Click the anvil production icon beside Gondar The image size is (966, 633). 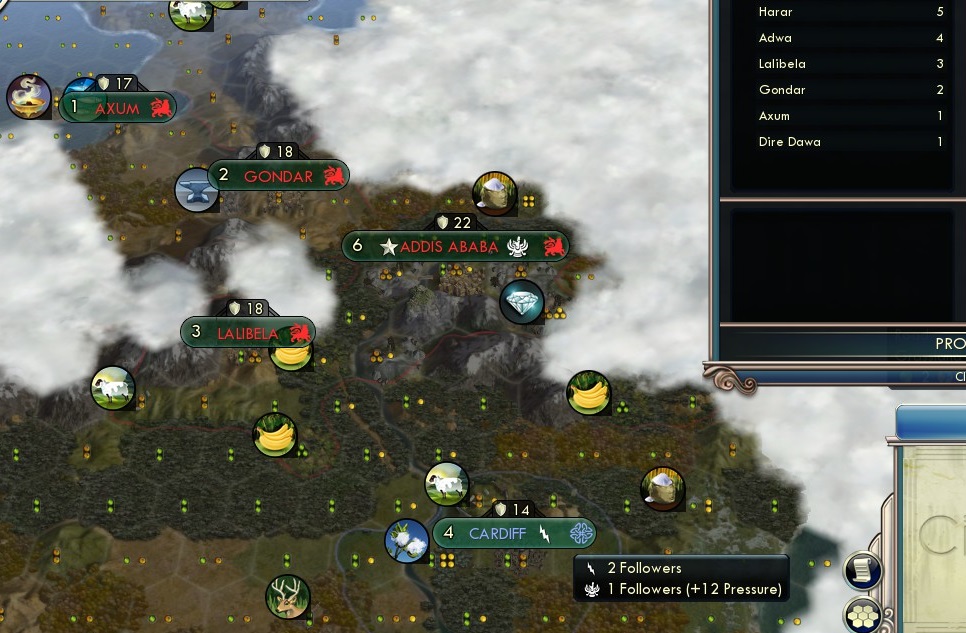pyautogui.click(x=195, y=190)
